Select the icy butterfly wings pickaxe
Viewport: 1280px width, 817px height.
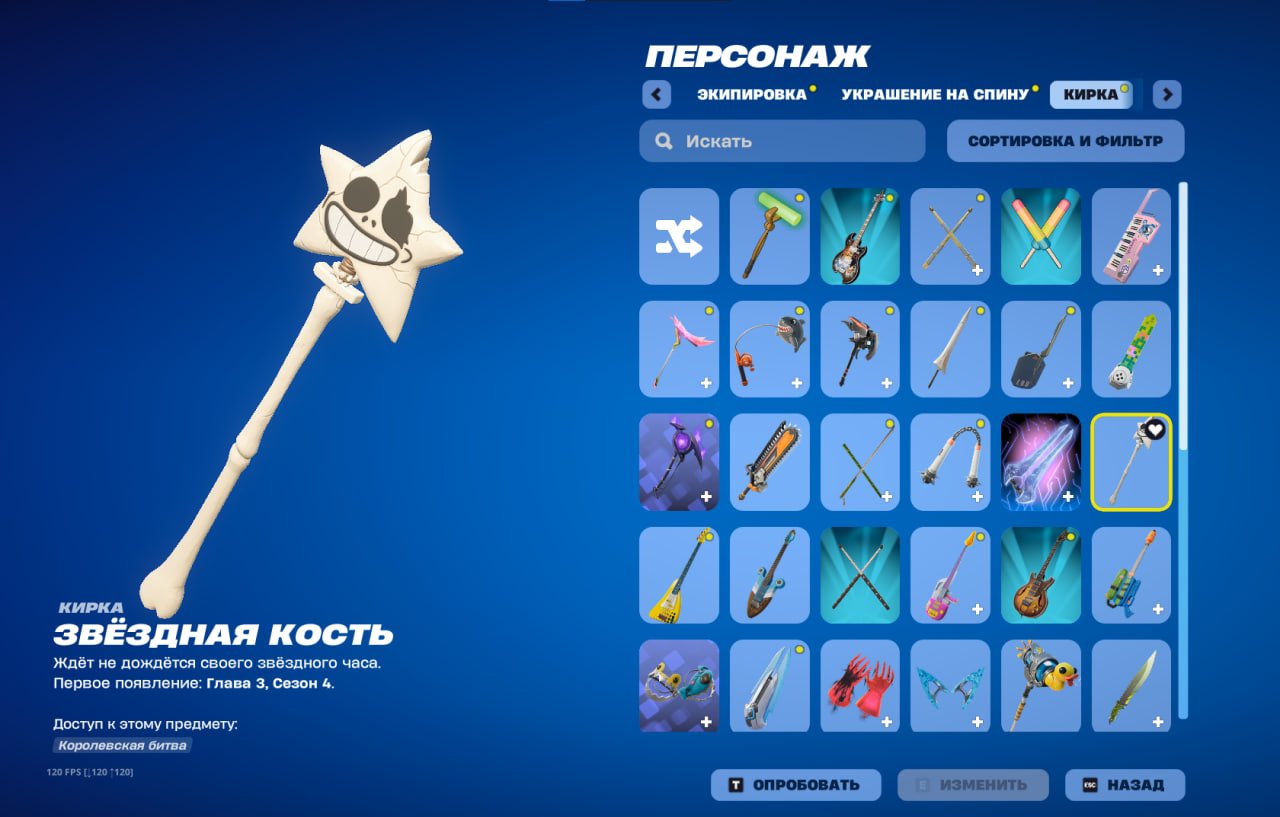tap(950, 687)
